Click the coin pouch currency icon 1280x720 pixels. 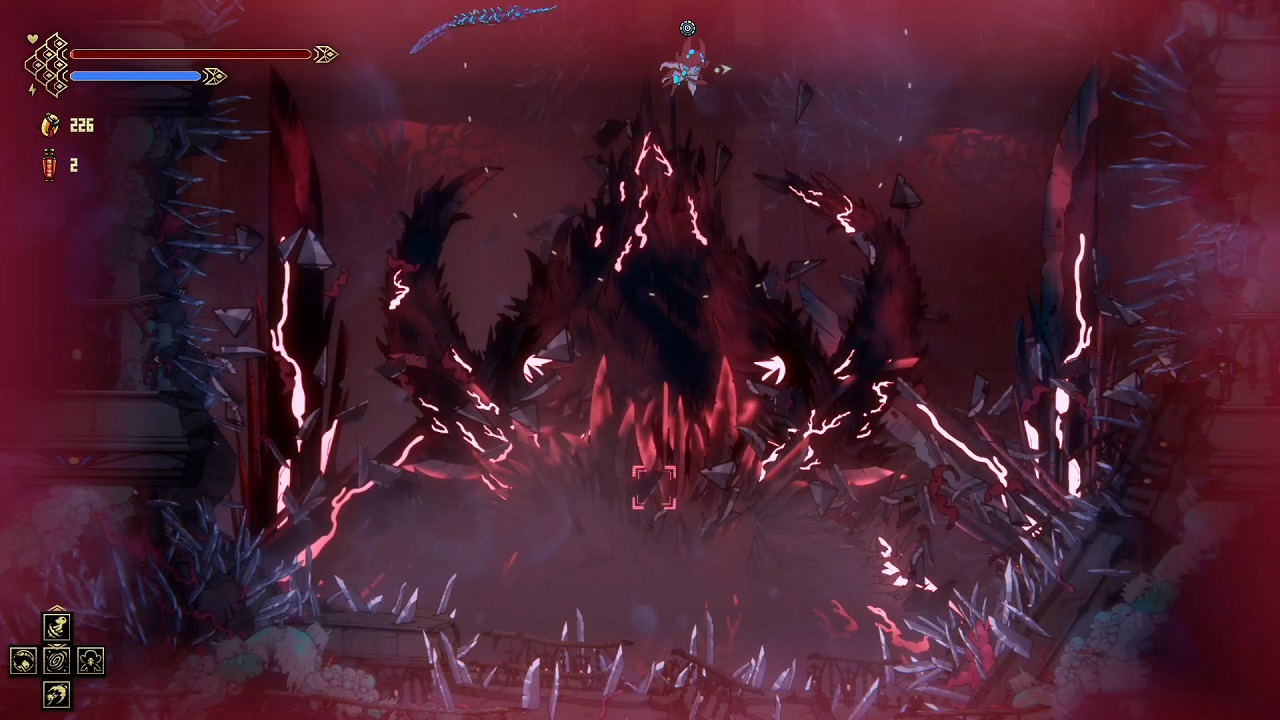click(50, 124)
